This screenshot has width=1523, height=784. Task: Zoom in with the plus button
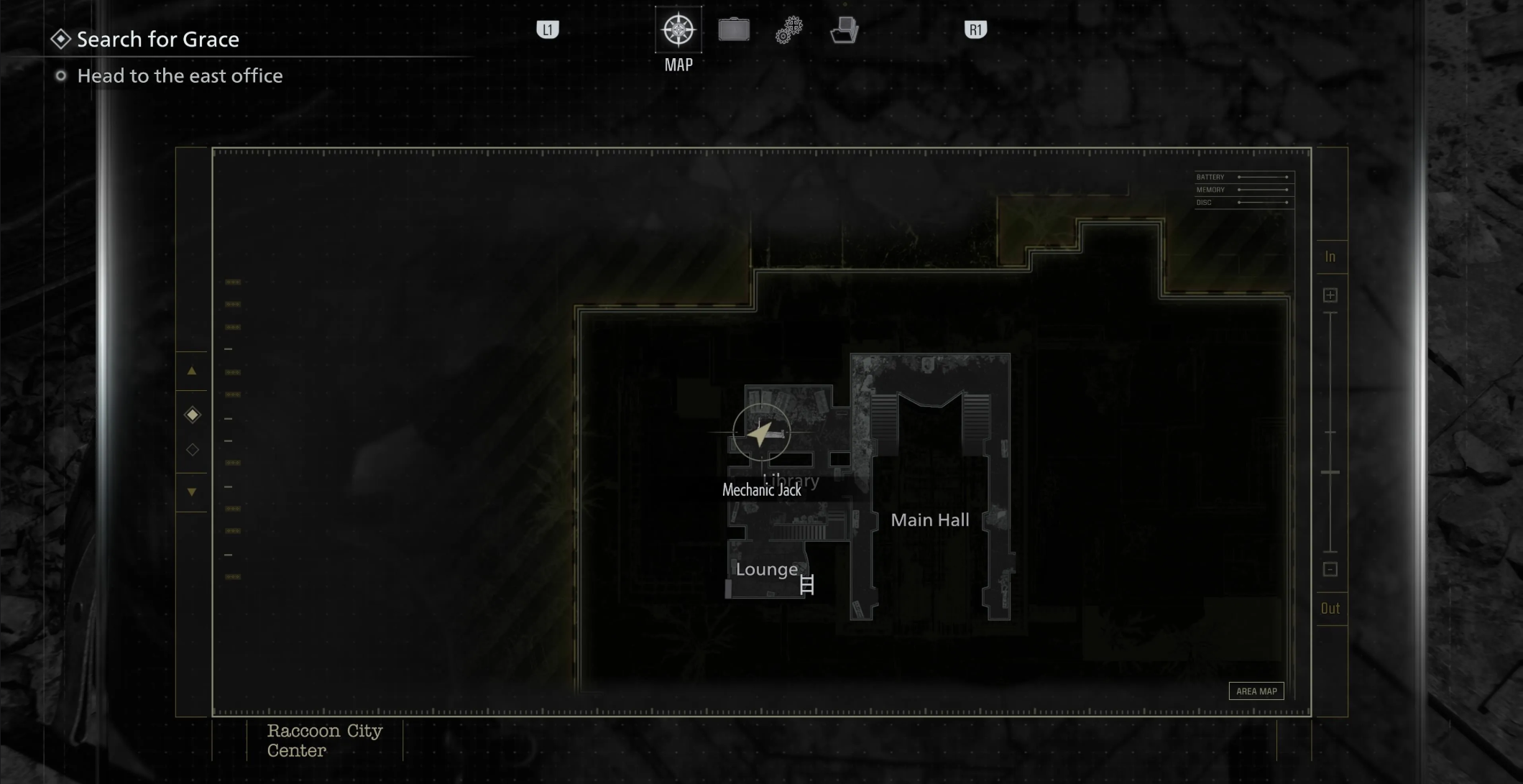pyautogui.click(x=1330, y=295)
